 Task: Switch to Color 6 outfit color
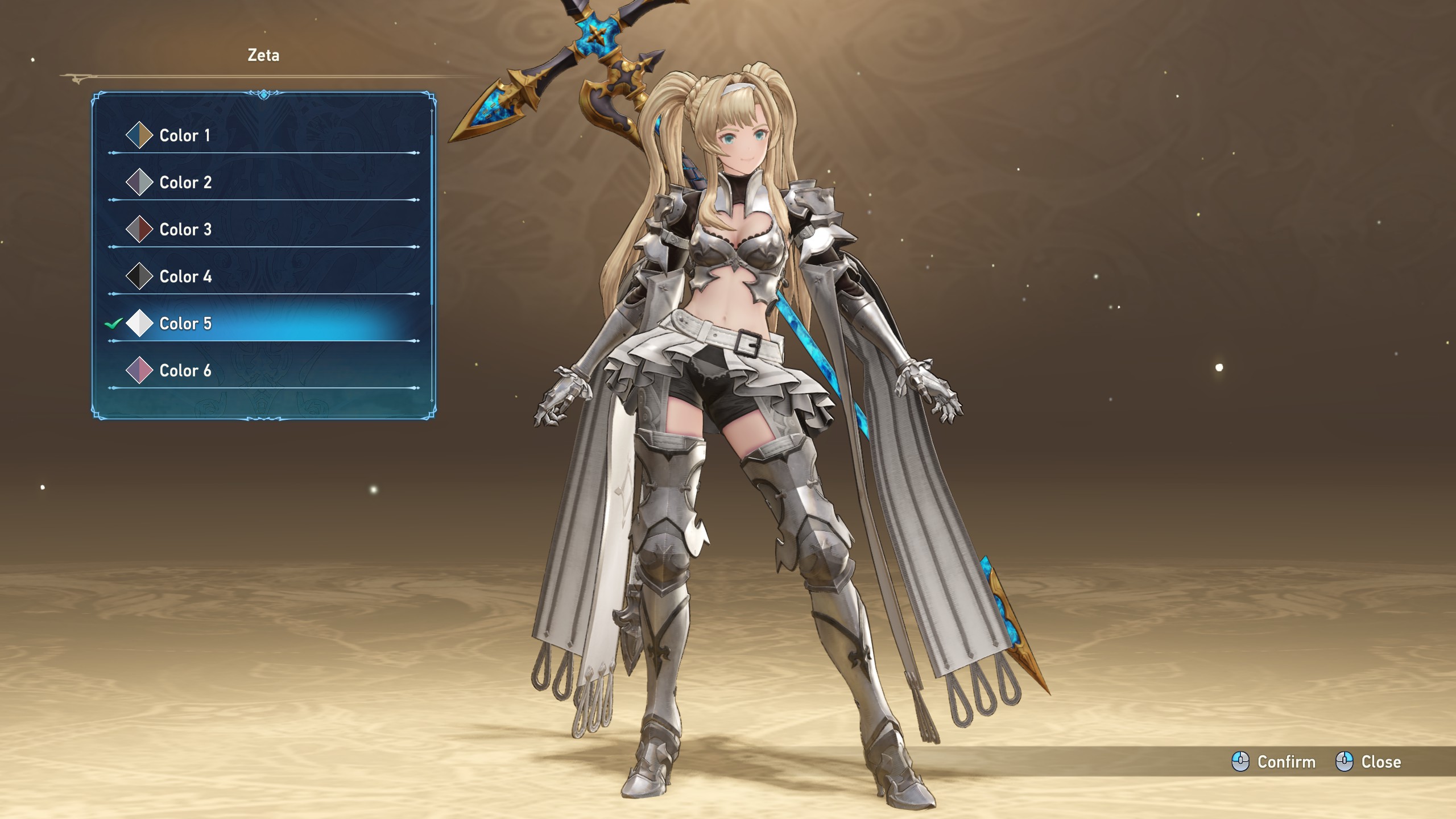point(185,371)
